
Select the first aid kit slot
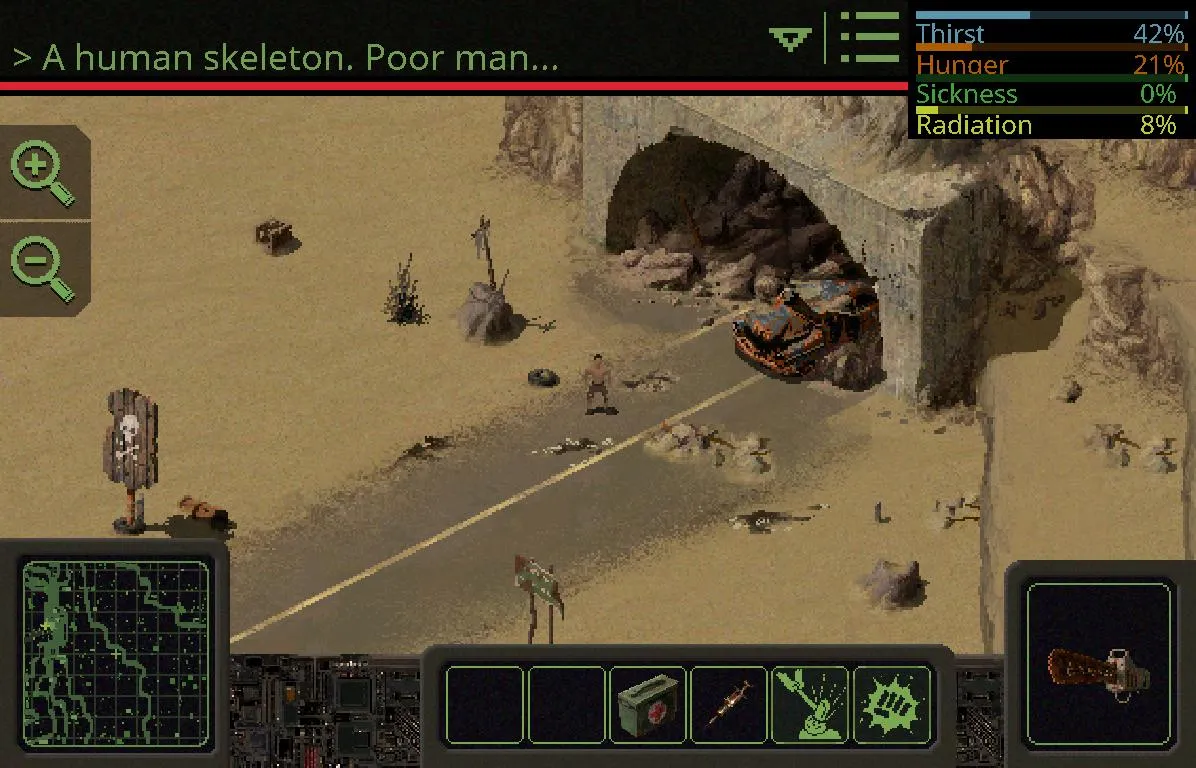pyautogui.click(x=648, y=705)
